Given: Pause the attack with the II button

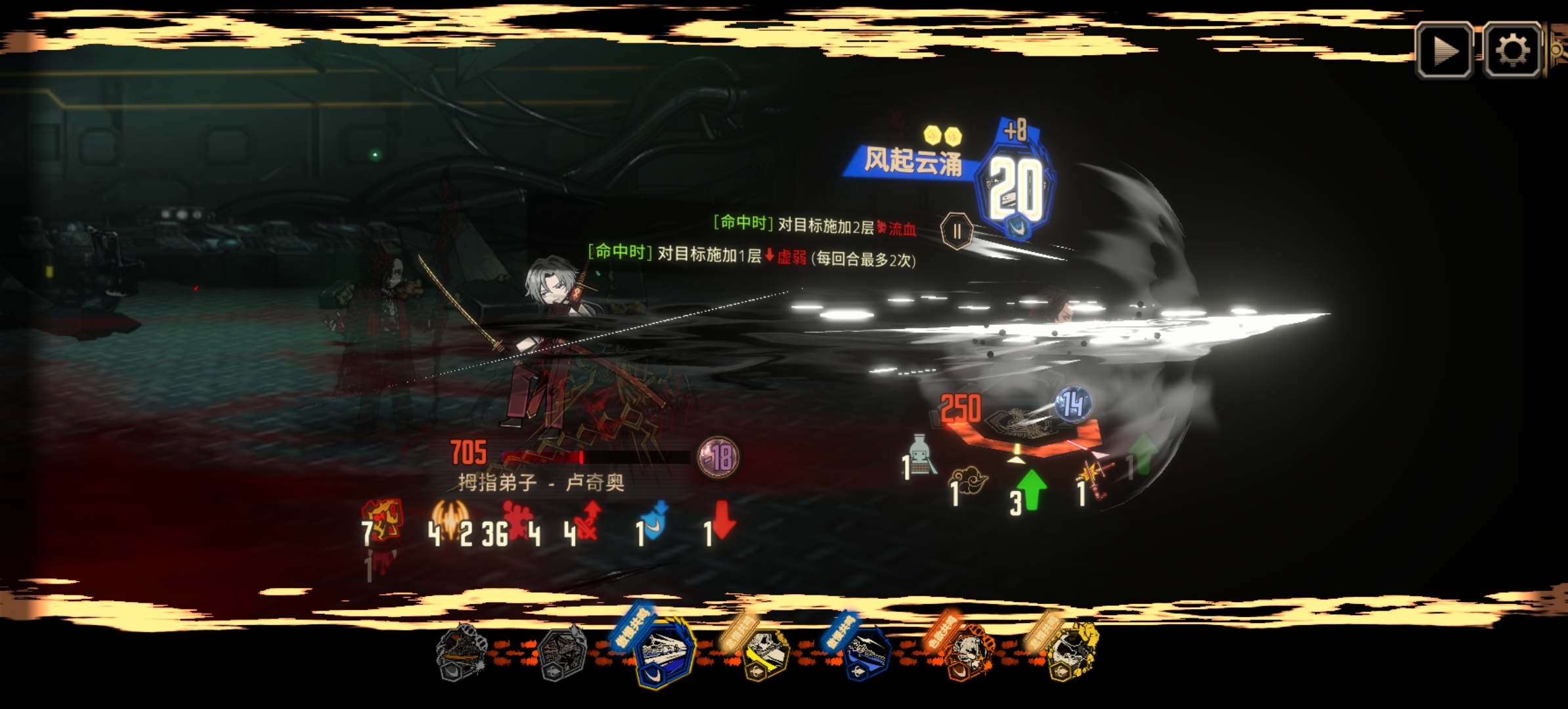Looking at the screenshot, I should click(958, 231).
